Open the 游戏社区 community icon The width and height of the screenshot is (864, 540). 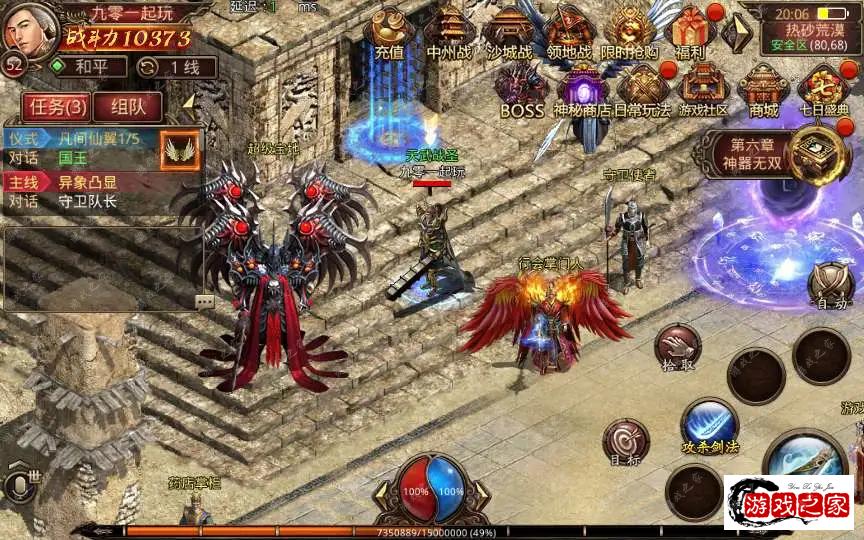(703, 89)
